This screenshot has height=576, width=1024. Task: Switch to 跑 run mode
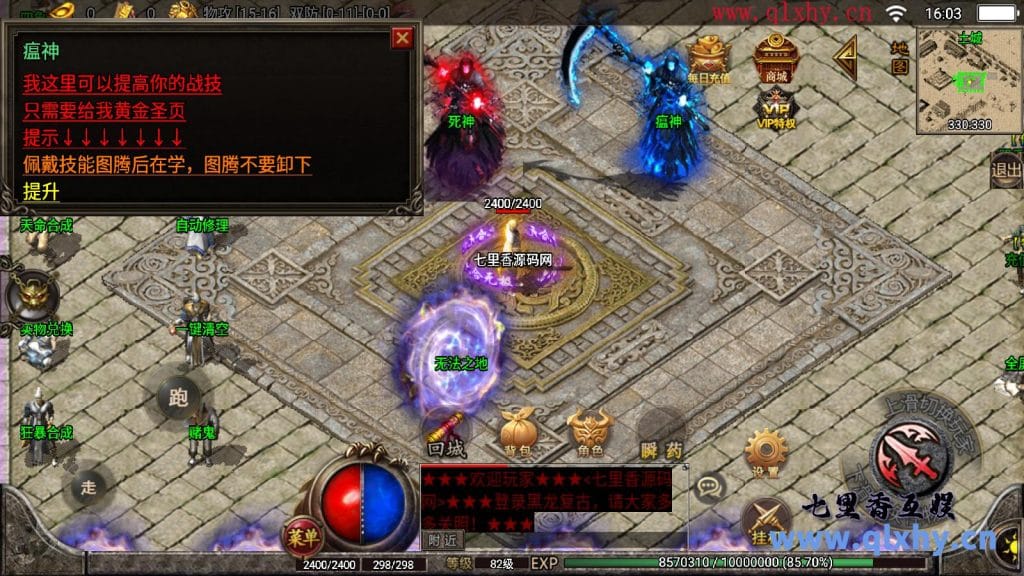pos(180,398)
